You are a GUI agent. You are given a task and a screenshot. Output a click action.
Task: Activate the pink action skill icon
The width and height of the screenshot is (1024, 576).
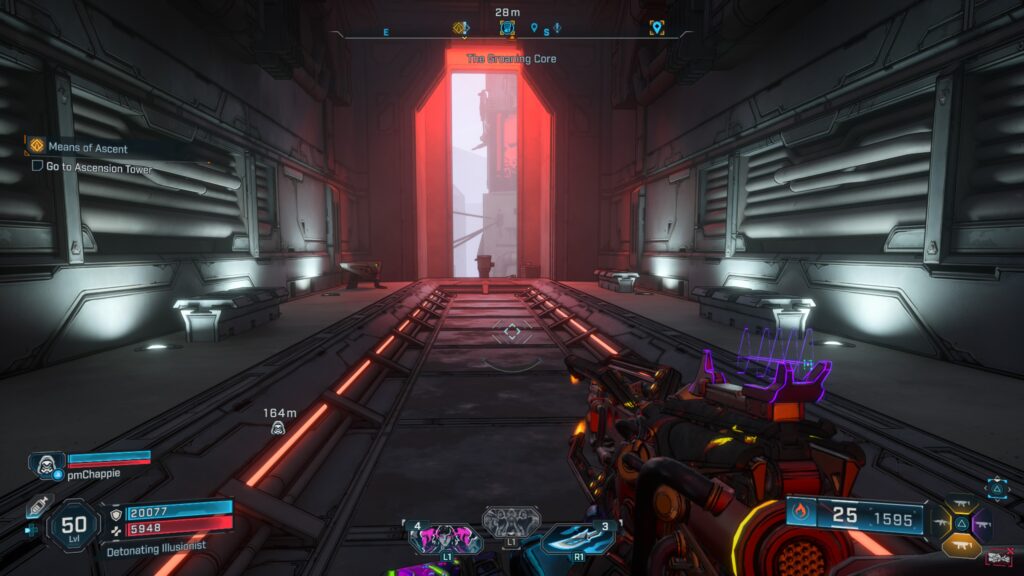click(443, 540)
